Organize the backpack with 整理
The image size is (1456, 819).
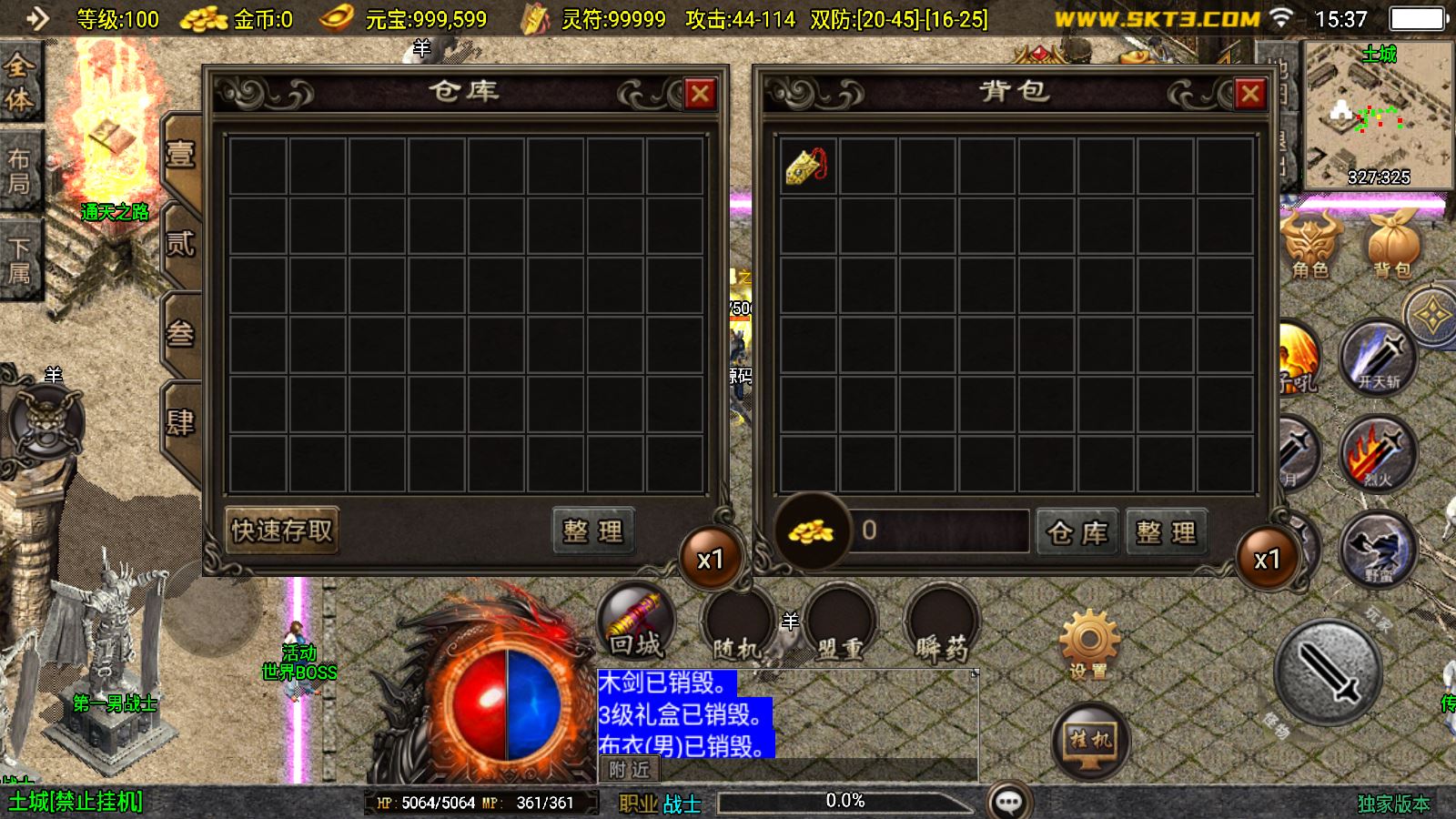pos(1166,532)
